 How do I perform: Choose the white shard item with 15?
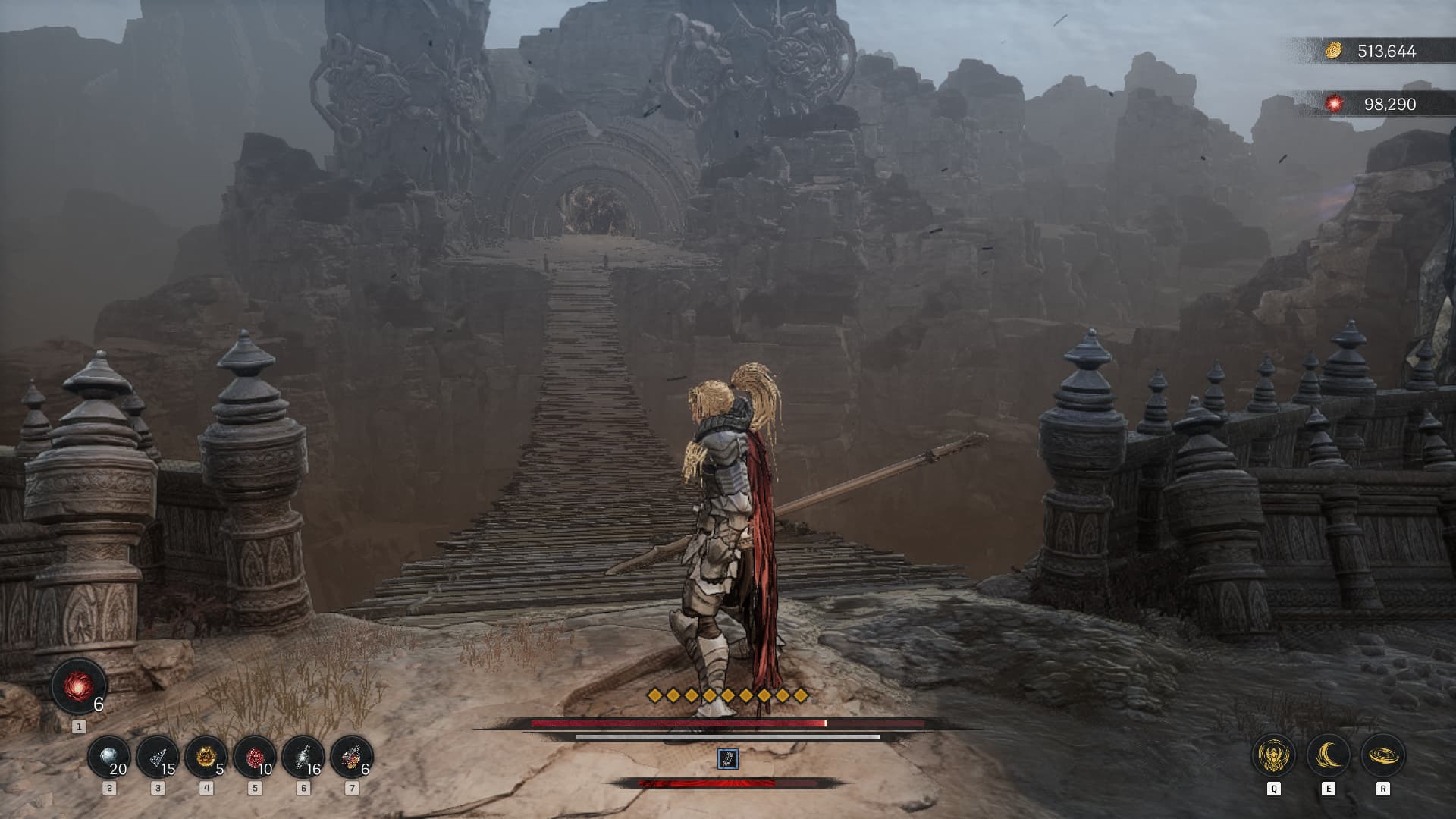[157, 757]
